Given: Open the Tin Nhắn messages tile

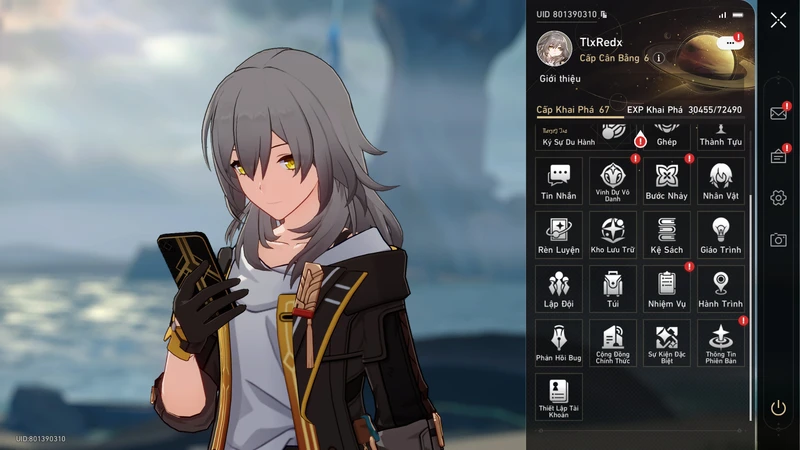Looking at the screenshot, I should click(x=559, y=180).
